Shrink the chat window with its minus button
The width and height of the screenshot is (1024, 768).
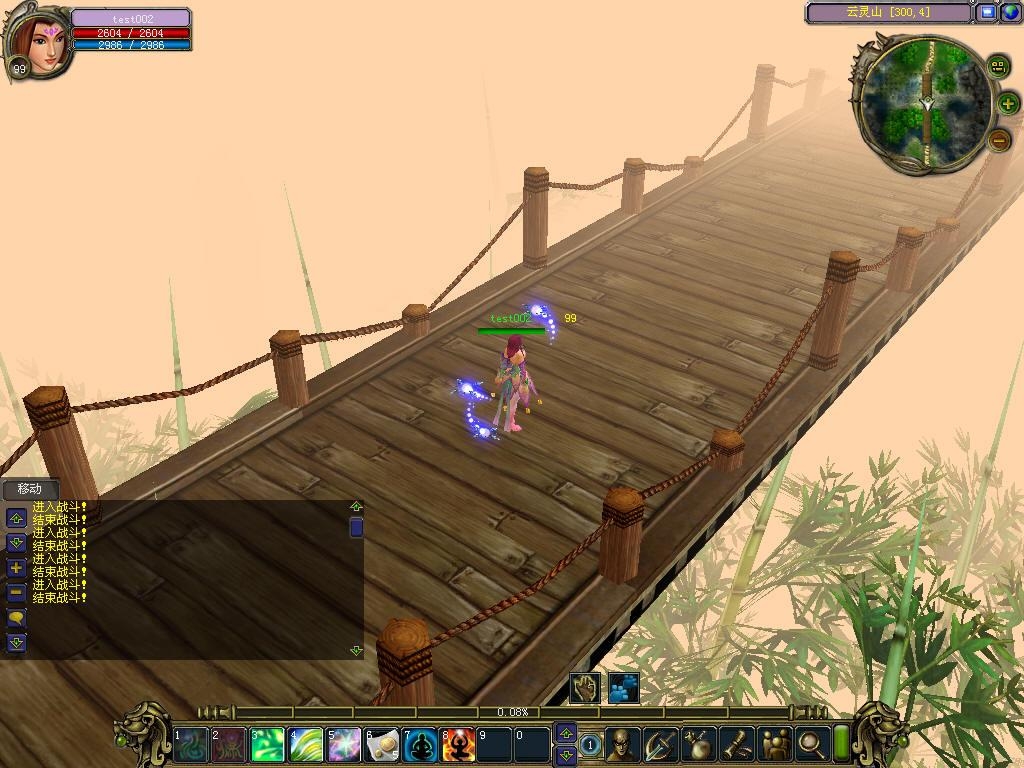click(16, 593)
